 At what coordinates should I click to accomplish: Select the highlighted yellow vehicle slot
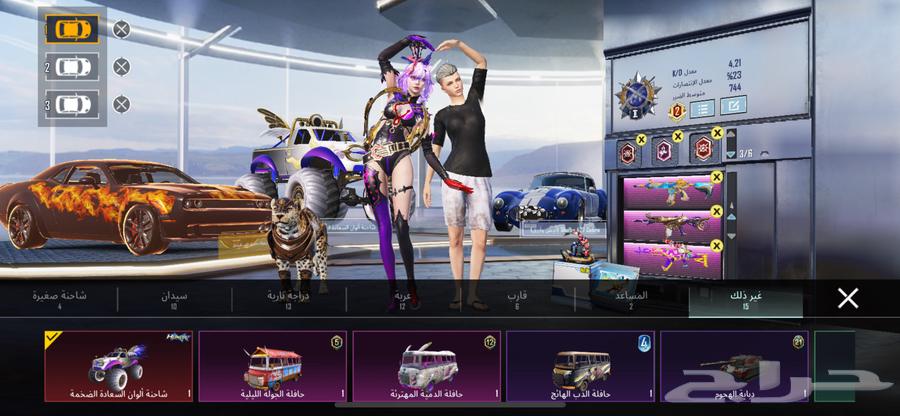click(72, 29)
